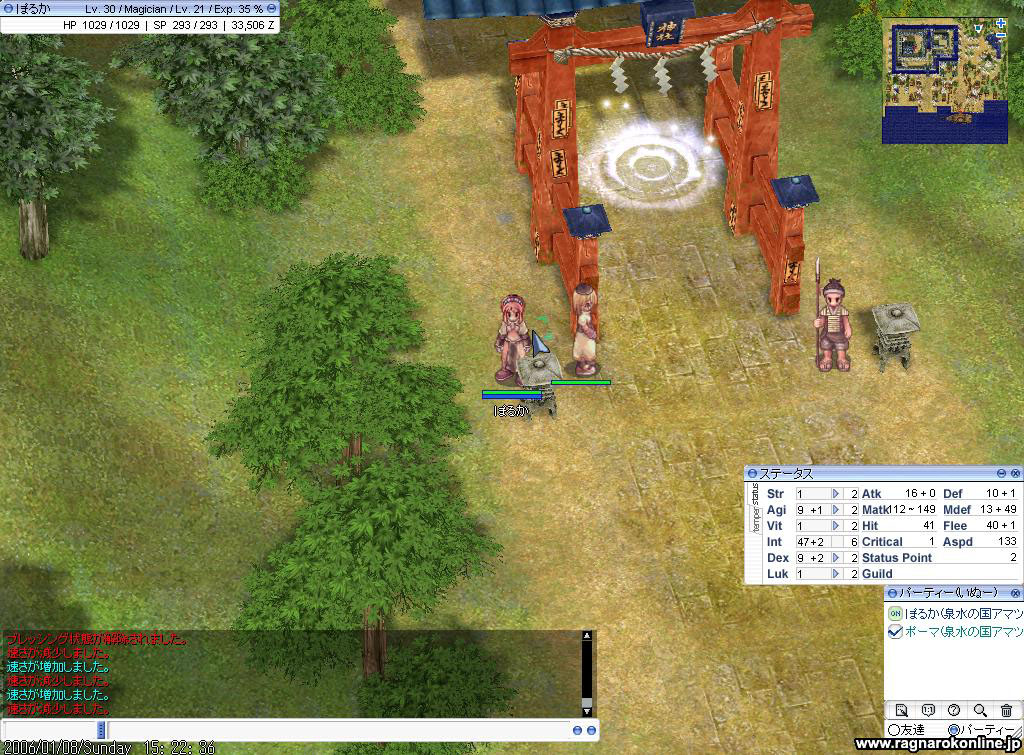Switch to the 友達 friends list
This screenshot has width=1024, height=755.
pyautogui.click(x=908, y=730)
